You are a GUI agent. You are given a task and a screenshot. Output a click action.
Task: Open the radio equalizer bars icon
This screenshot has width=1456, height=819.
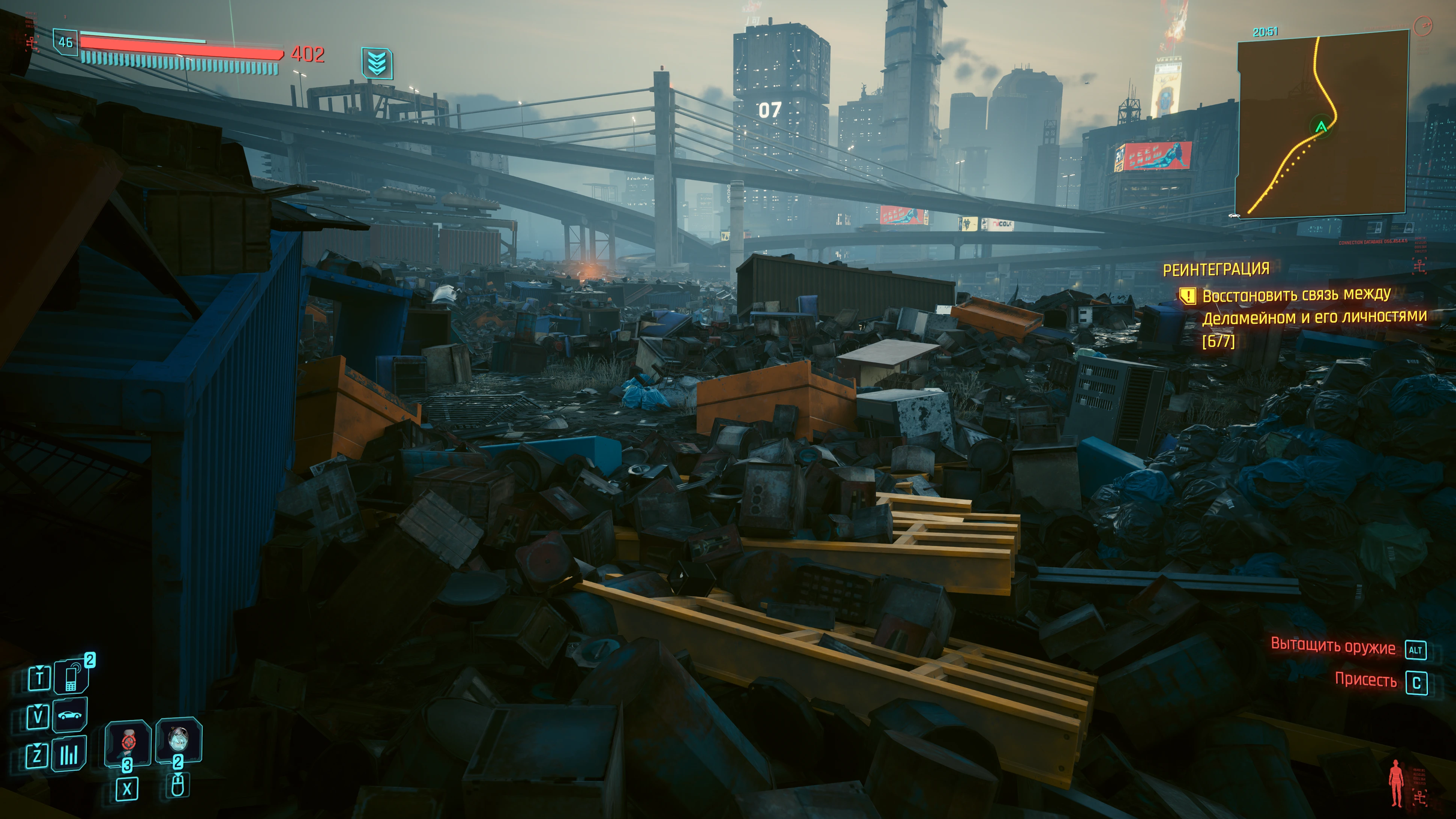(x=69, y=754)
